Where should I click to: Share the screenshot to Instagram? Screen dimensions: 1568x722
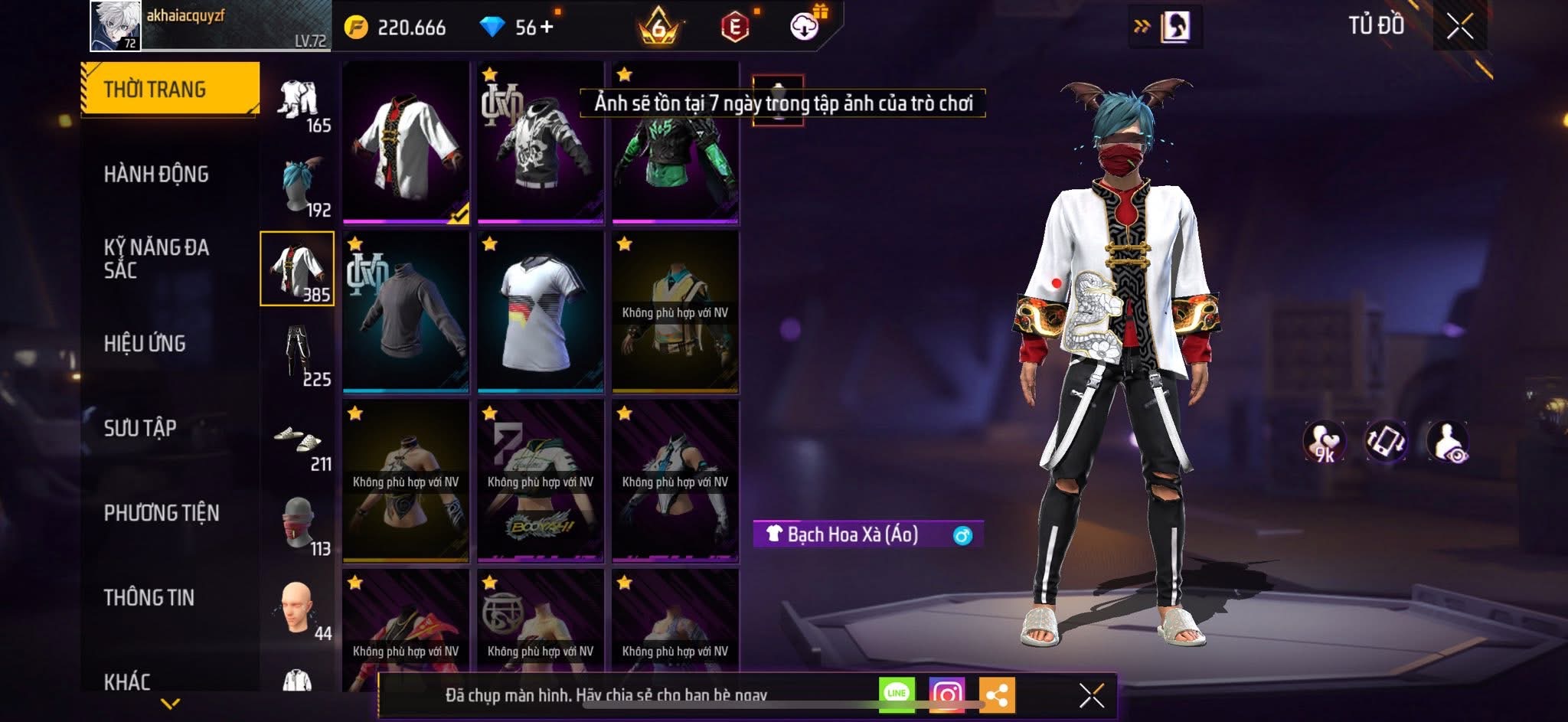(x=946, y=694)
